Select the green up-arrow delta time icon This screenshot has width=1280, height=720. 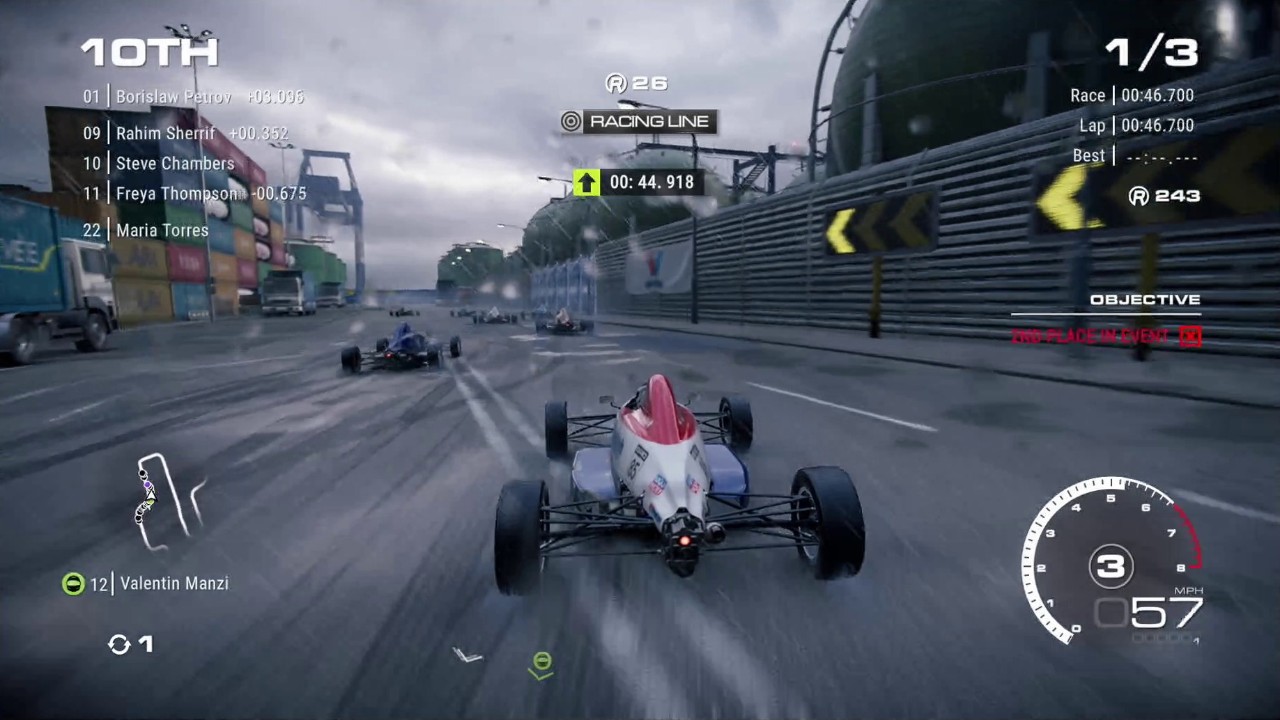point(585,182)
